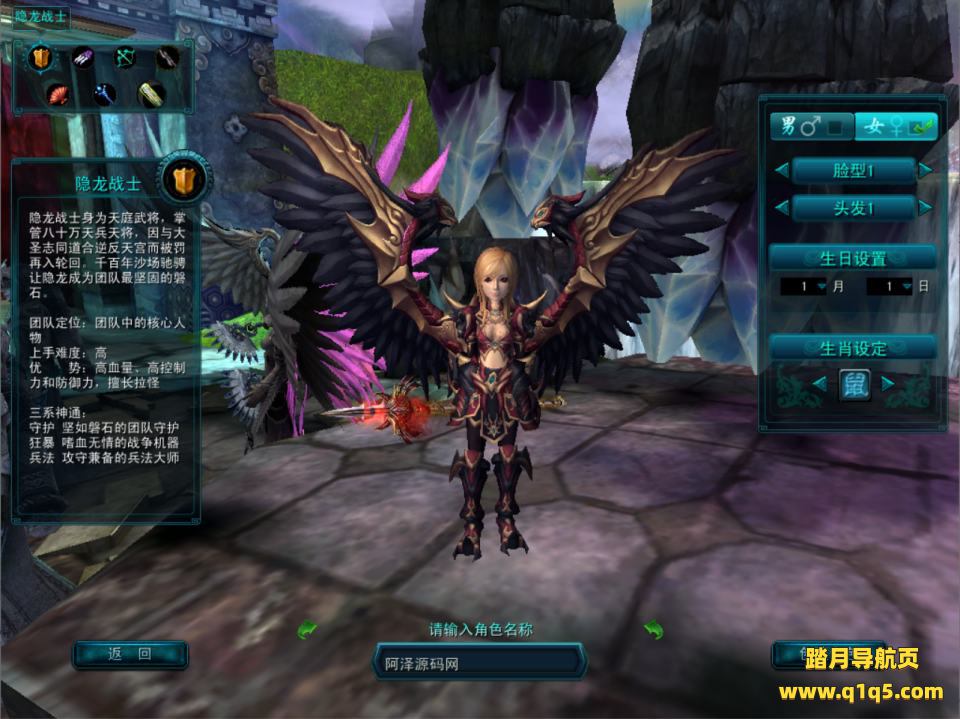
Task: Select the bamboo scroll class icon
Action: click(150, 94)
